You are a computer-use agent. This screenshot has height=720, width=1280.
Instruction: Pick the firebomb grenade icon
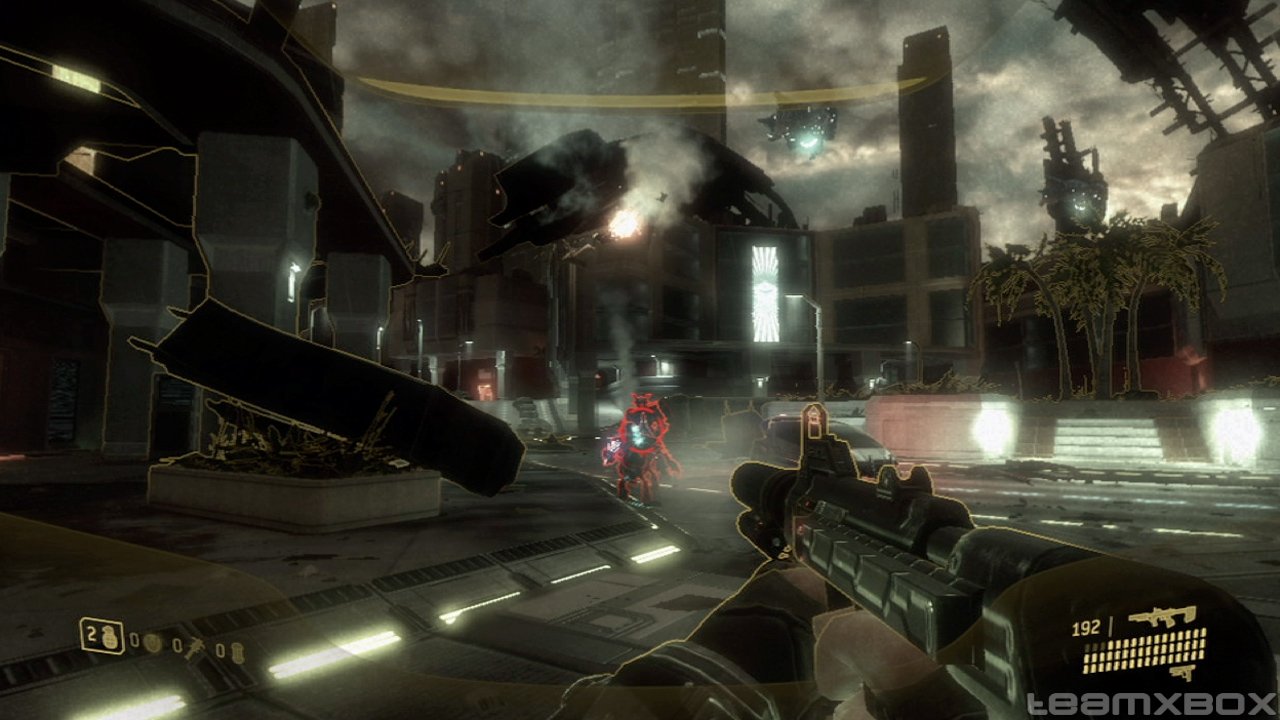coord(237,652)
